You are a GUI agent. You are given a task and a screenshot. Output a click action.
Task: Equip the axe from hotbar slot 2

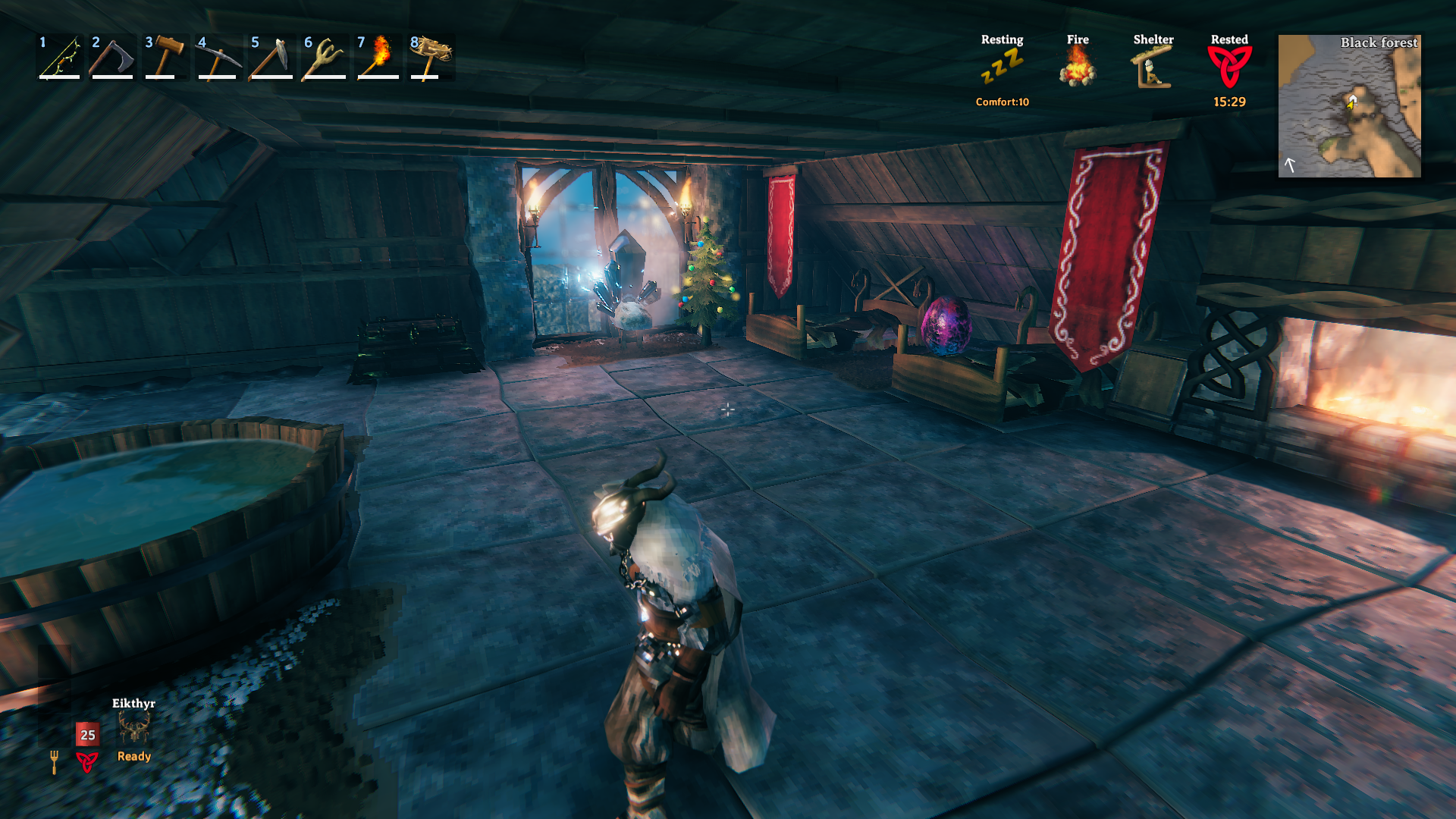(112, 57)
